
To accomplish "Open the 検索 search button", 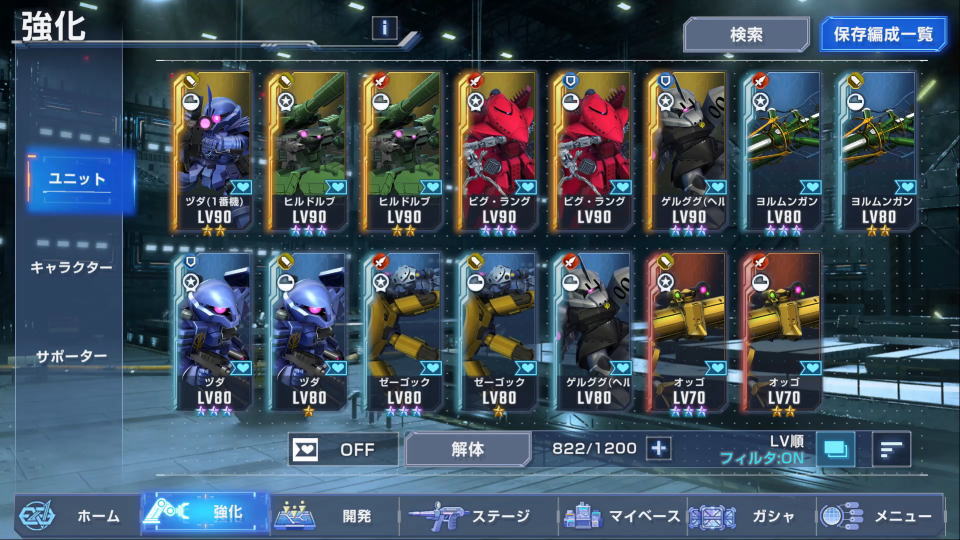I will point(746,34).
